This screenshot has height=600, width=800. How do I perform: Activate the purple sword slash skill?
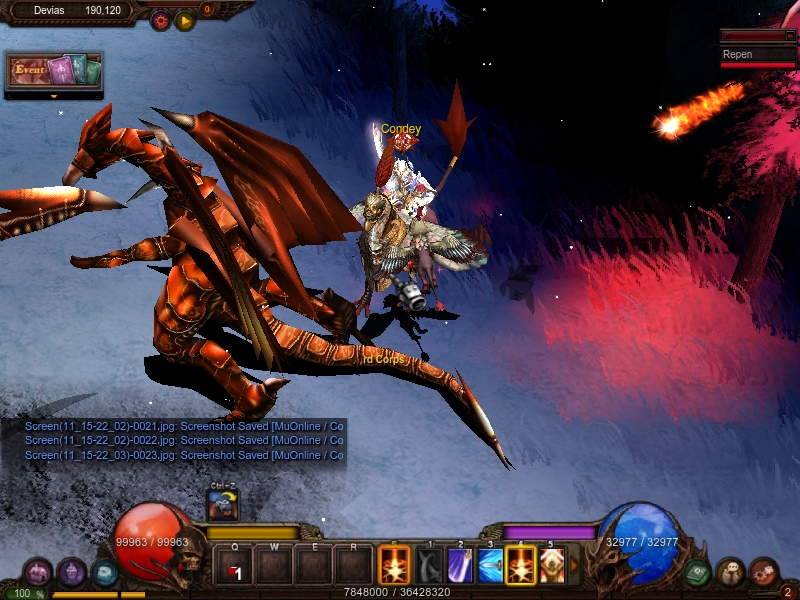(x=460, y=566)
